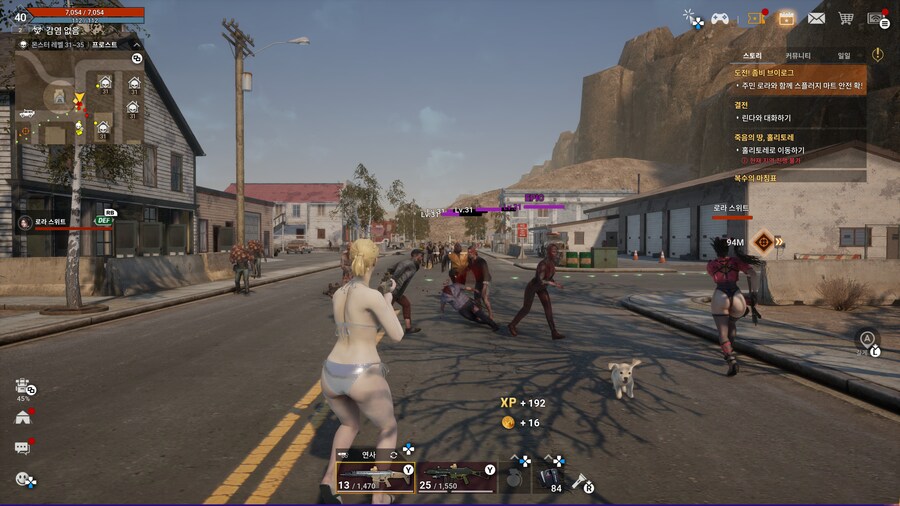900x506 pixels.
Task: Switch to the 일일 quest tab
Action: [x=844, y=55]
